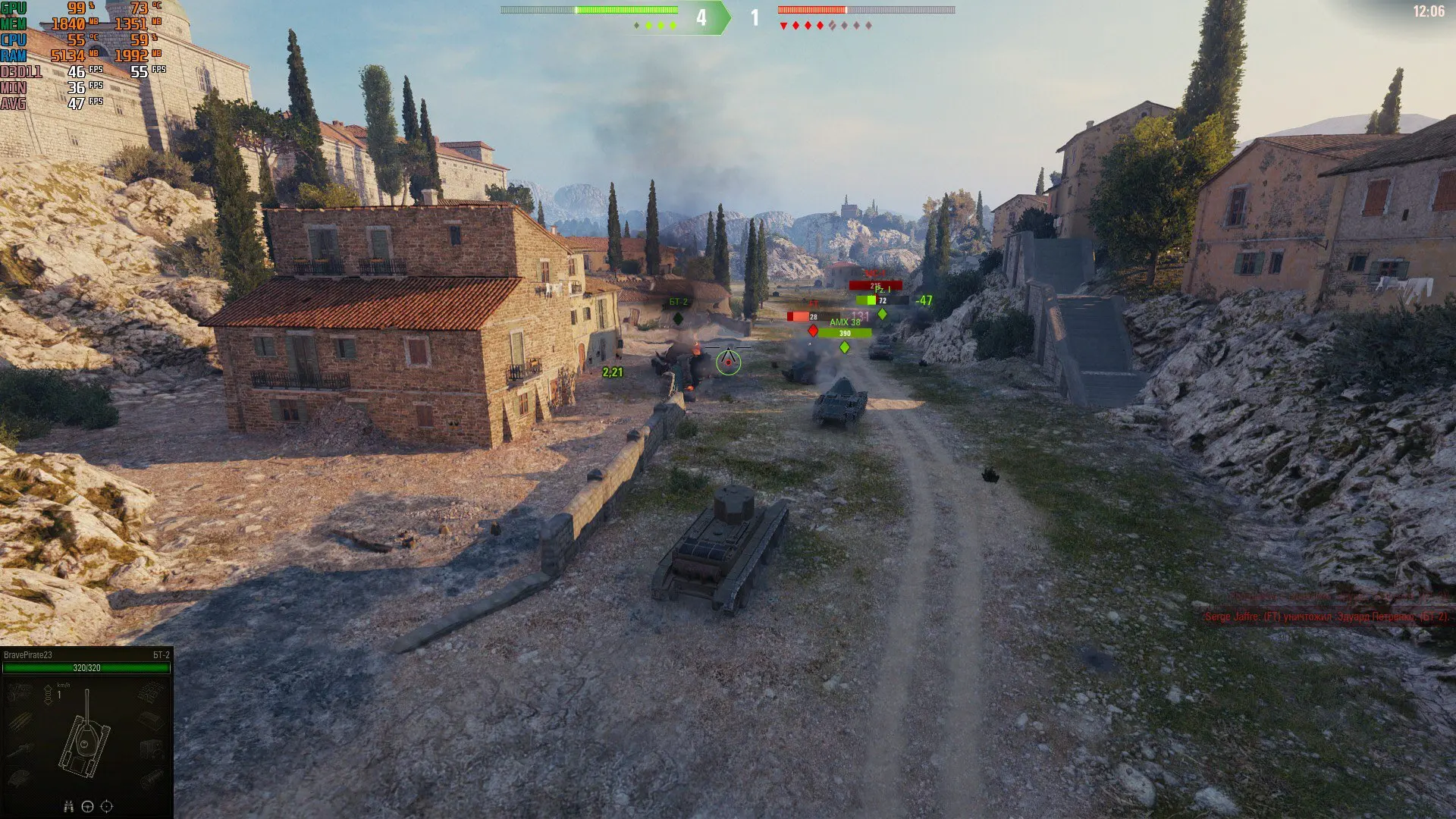The height and width of the screenshot is (819, 1456).
Task: Click the tank outline diagram in damage panel
Action: point(86,737)
